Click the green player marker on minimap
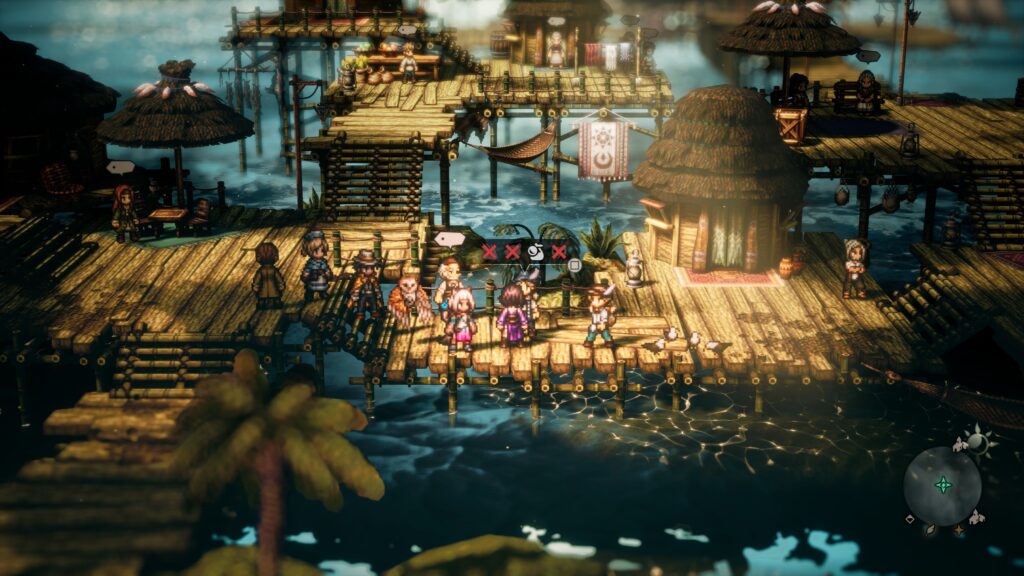Screen dimensions: 1024x576 pos(942,485)
